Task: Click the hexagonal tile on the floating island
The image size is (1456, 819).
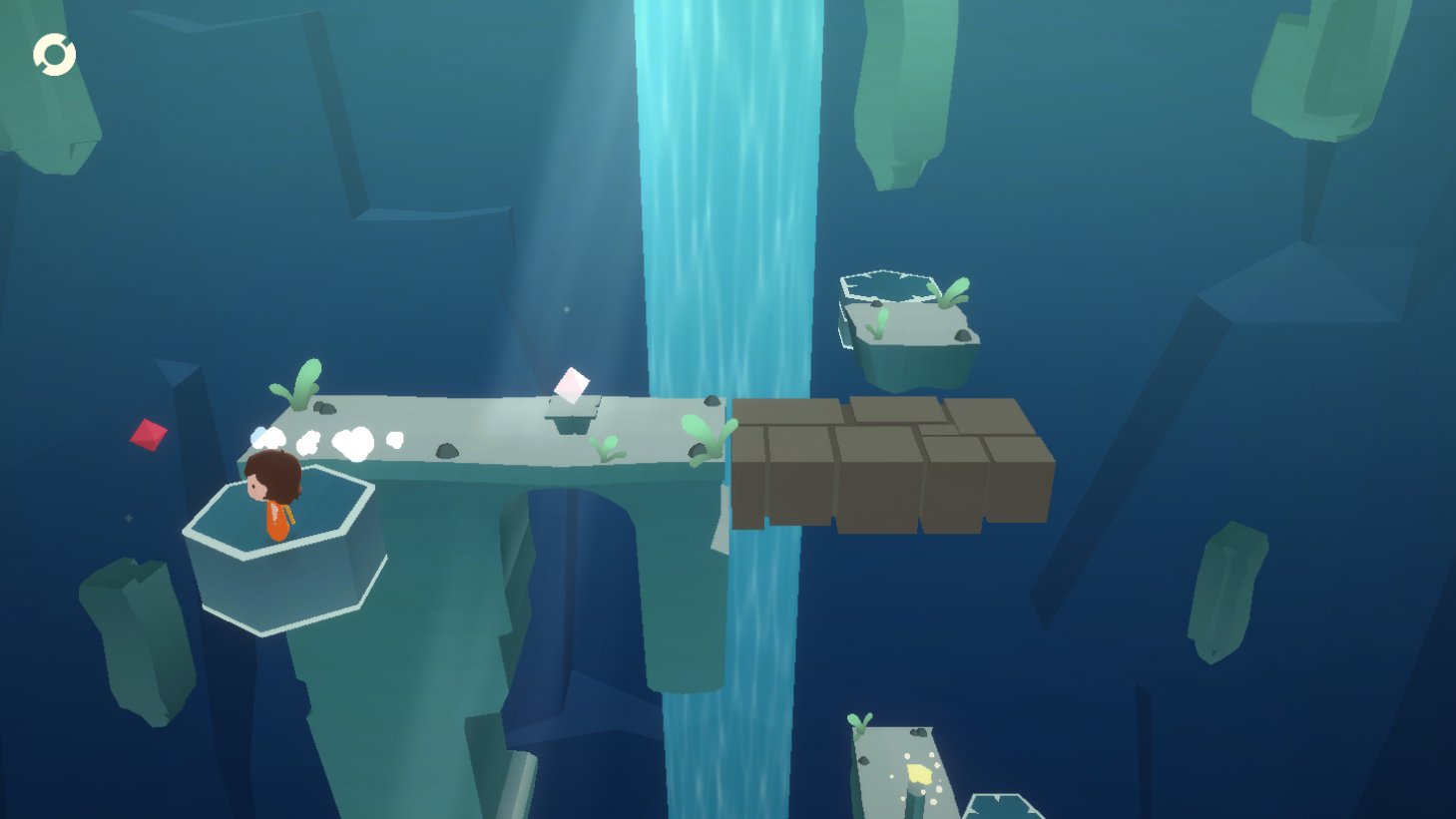Action: tap(888, 286)
